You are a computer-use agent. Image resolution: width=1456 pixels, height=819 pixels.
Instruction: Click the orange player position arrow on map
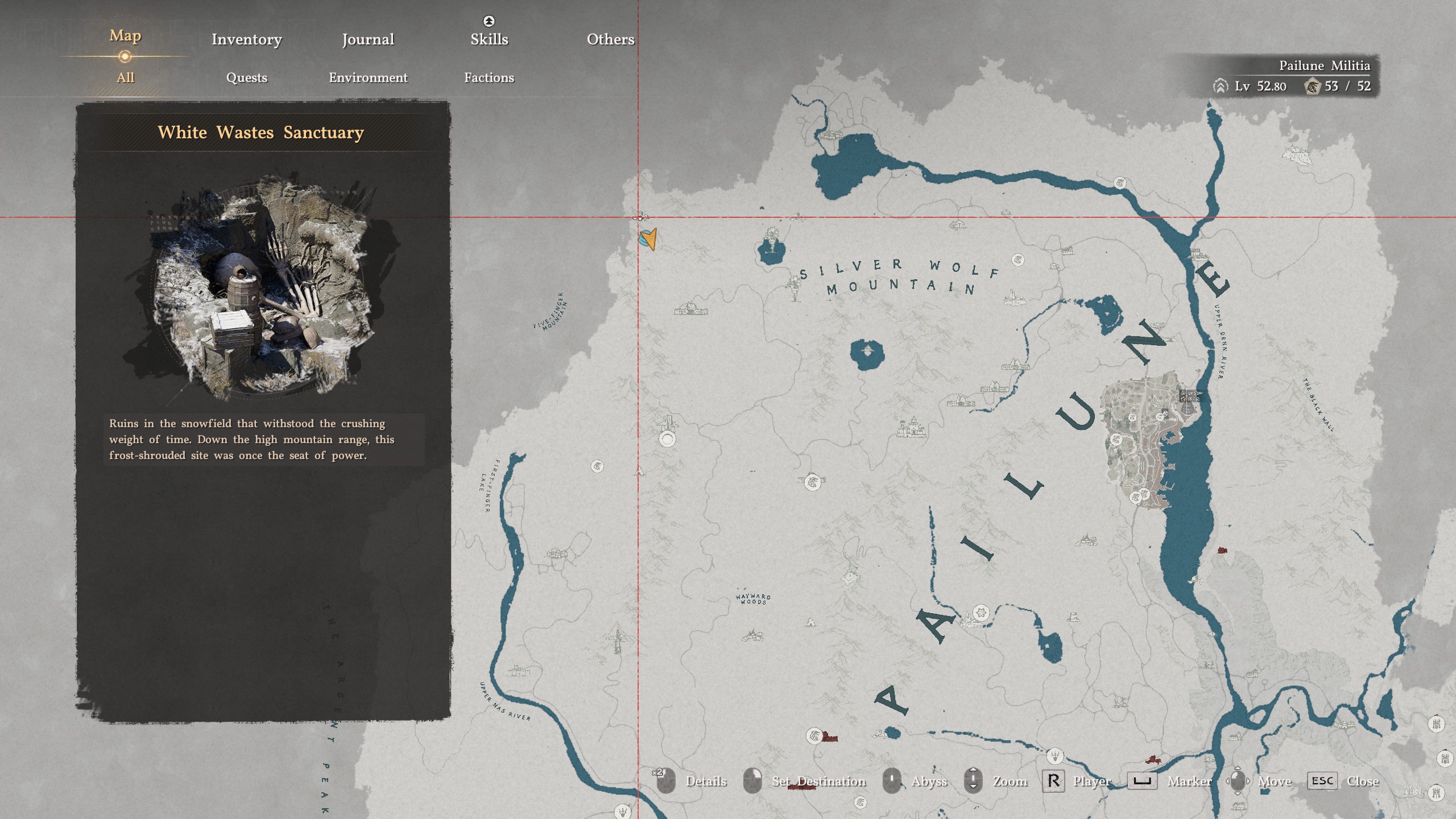point(648,239)
